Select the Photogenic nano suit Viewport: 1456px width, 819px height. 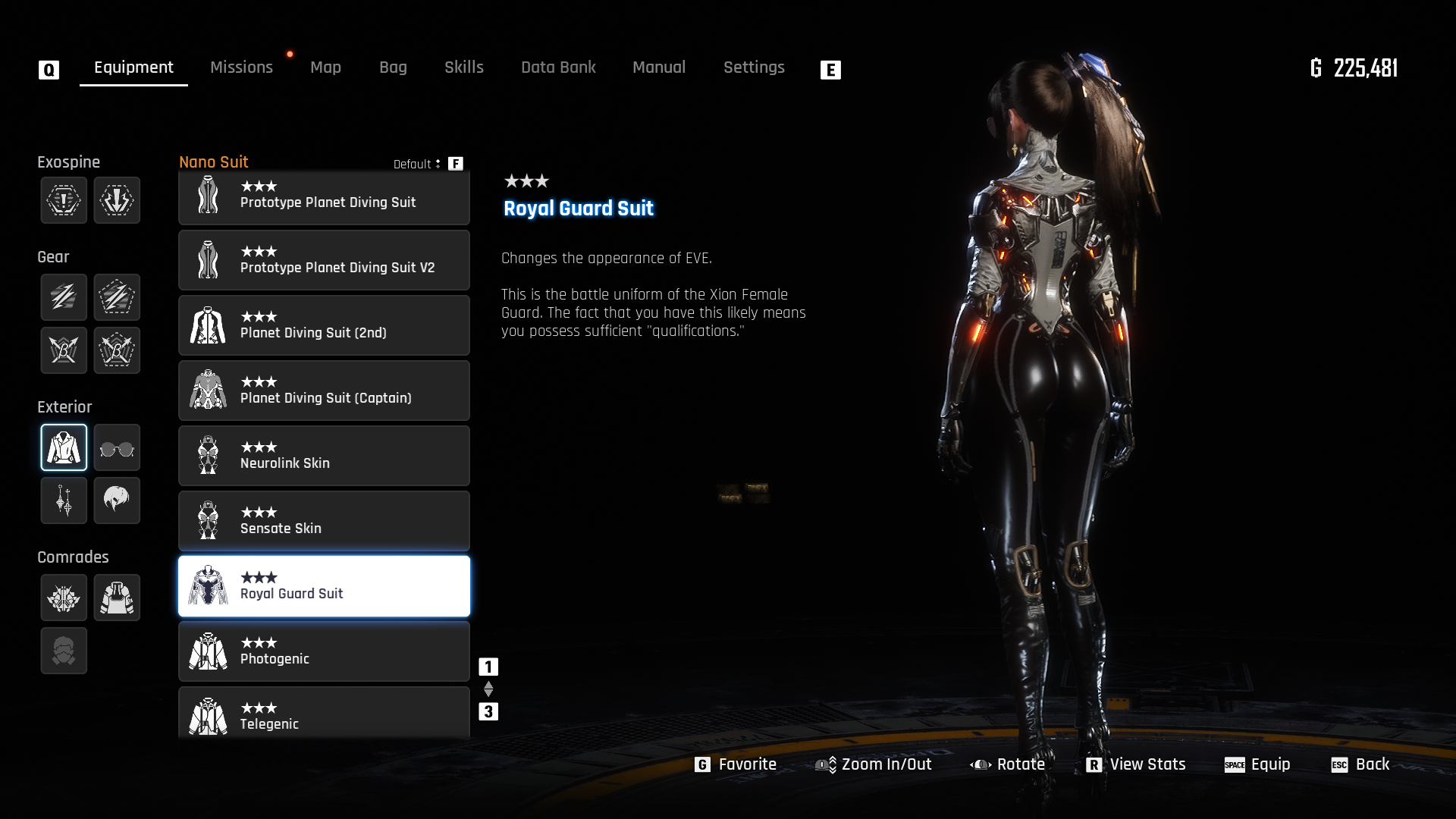pos(324,651)
